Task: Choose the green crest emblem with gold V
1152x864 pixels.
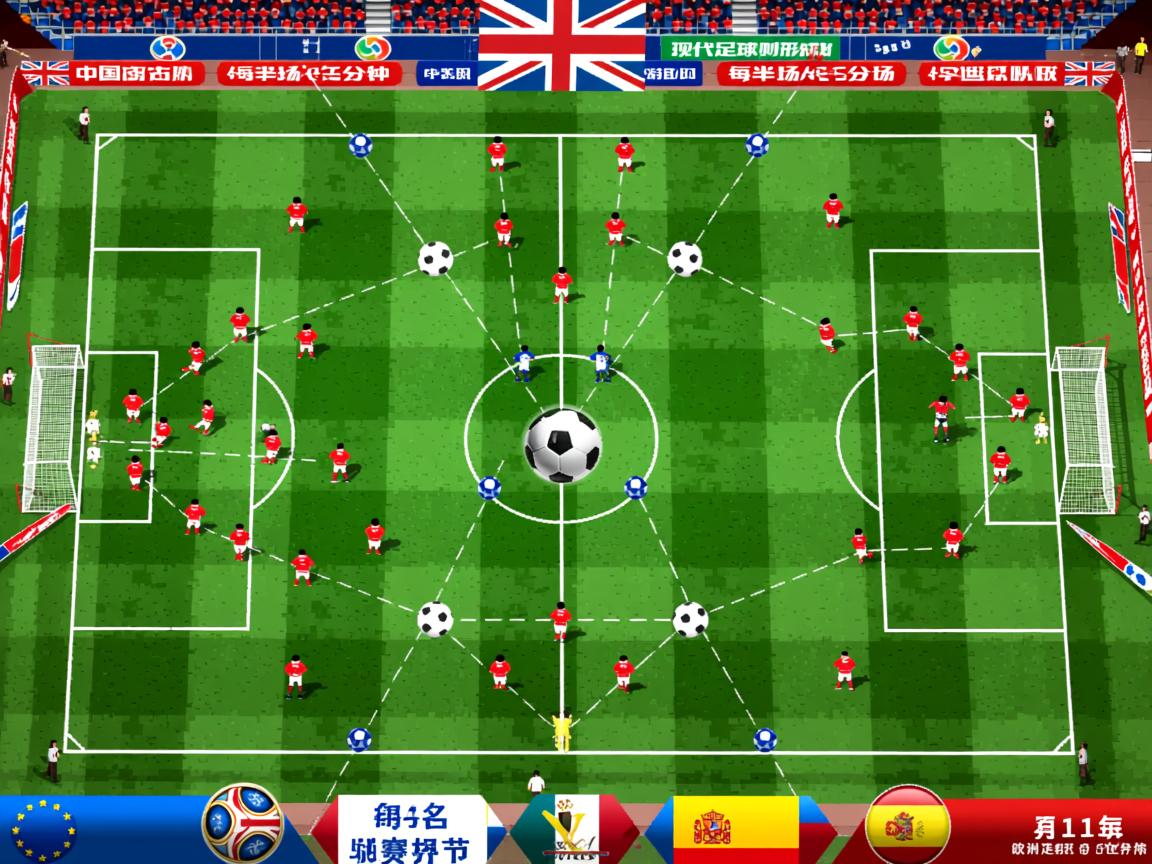Action: click(568, 830)
